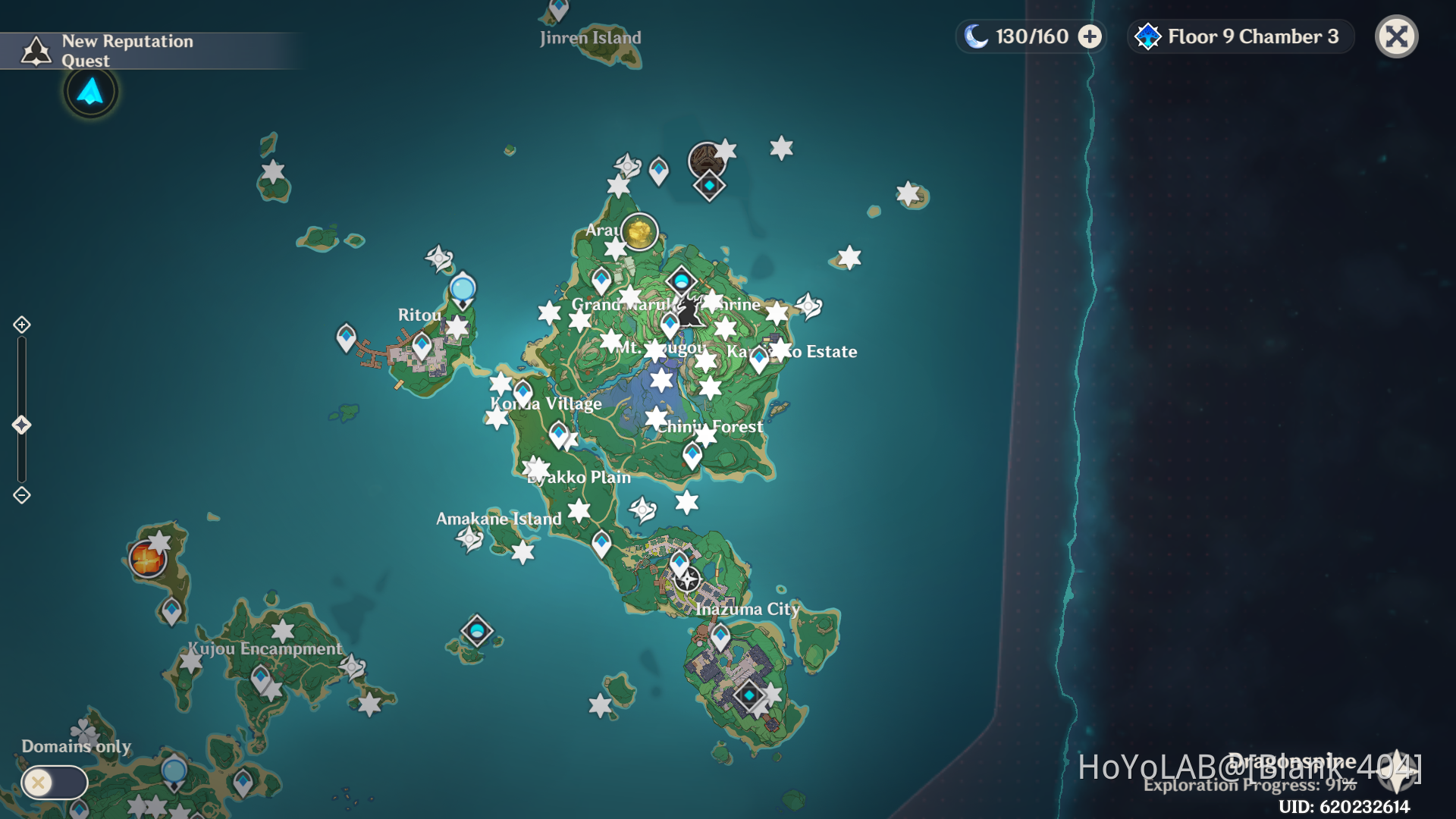
Task: Open Floor 9 Chamber 3 Spiral Abyss shortcut
Action: 1239,36
